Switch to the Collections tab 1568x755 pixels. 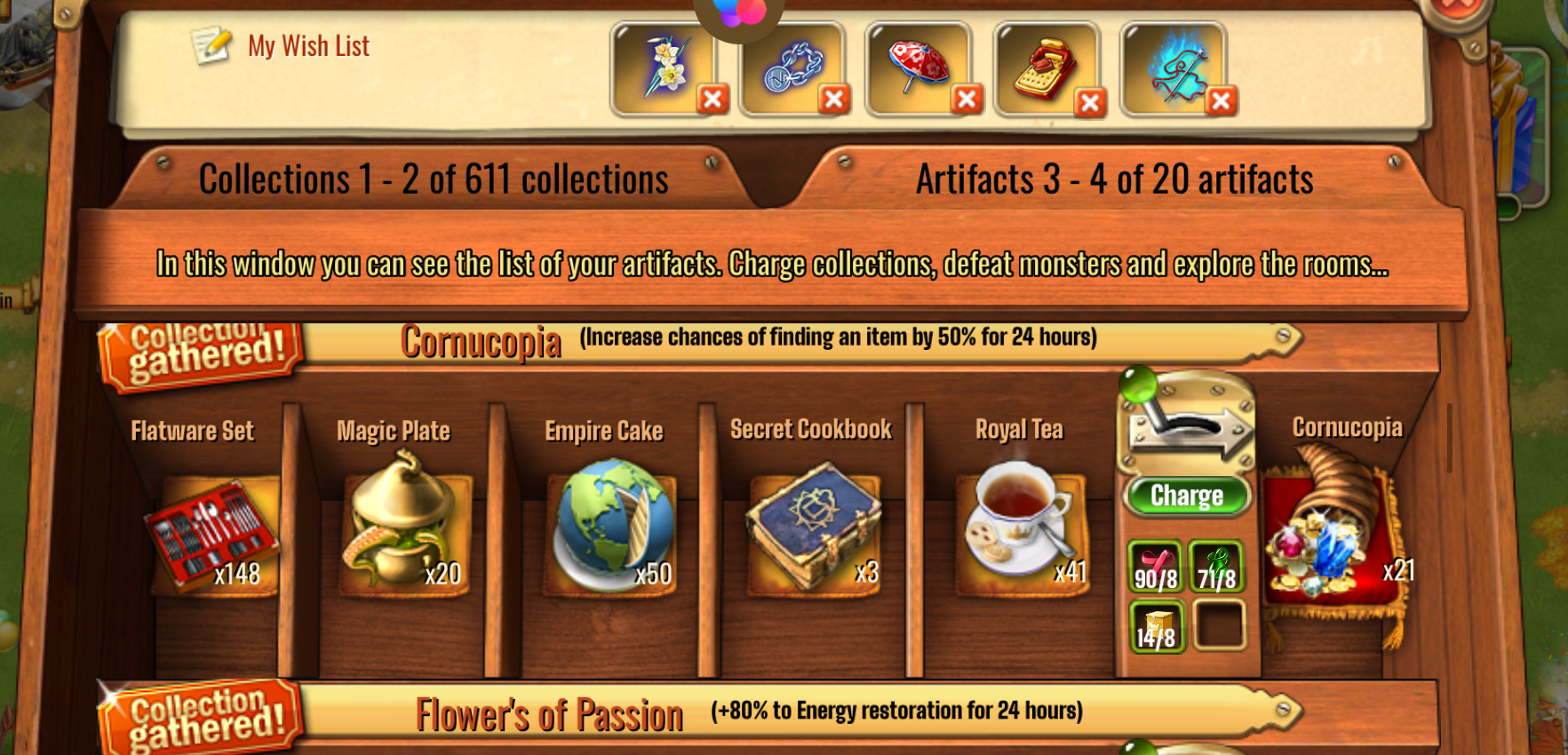click(x=434, y=179)
